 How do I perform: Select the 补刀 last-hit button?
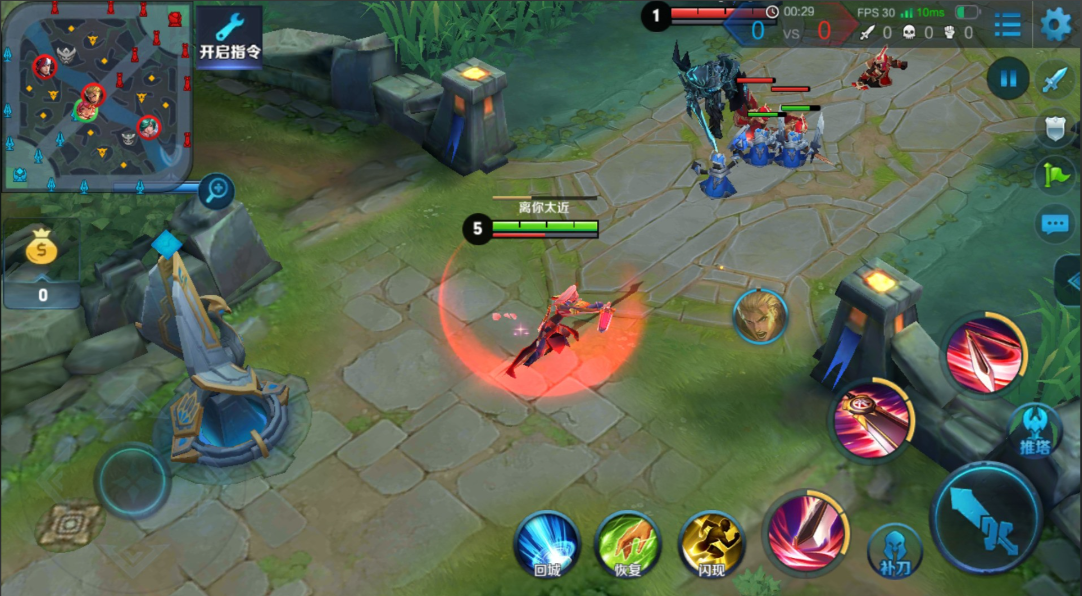(x=894, y=549)
